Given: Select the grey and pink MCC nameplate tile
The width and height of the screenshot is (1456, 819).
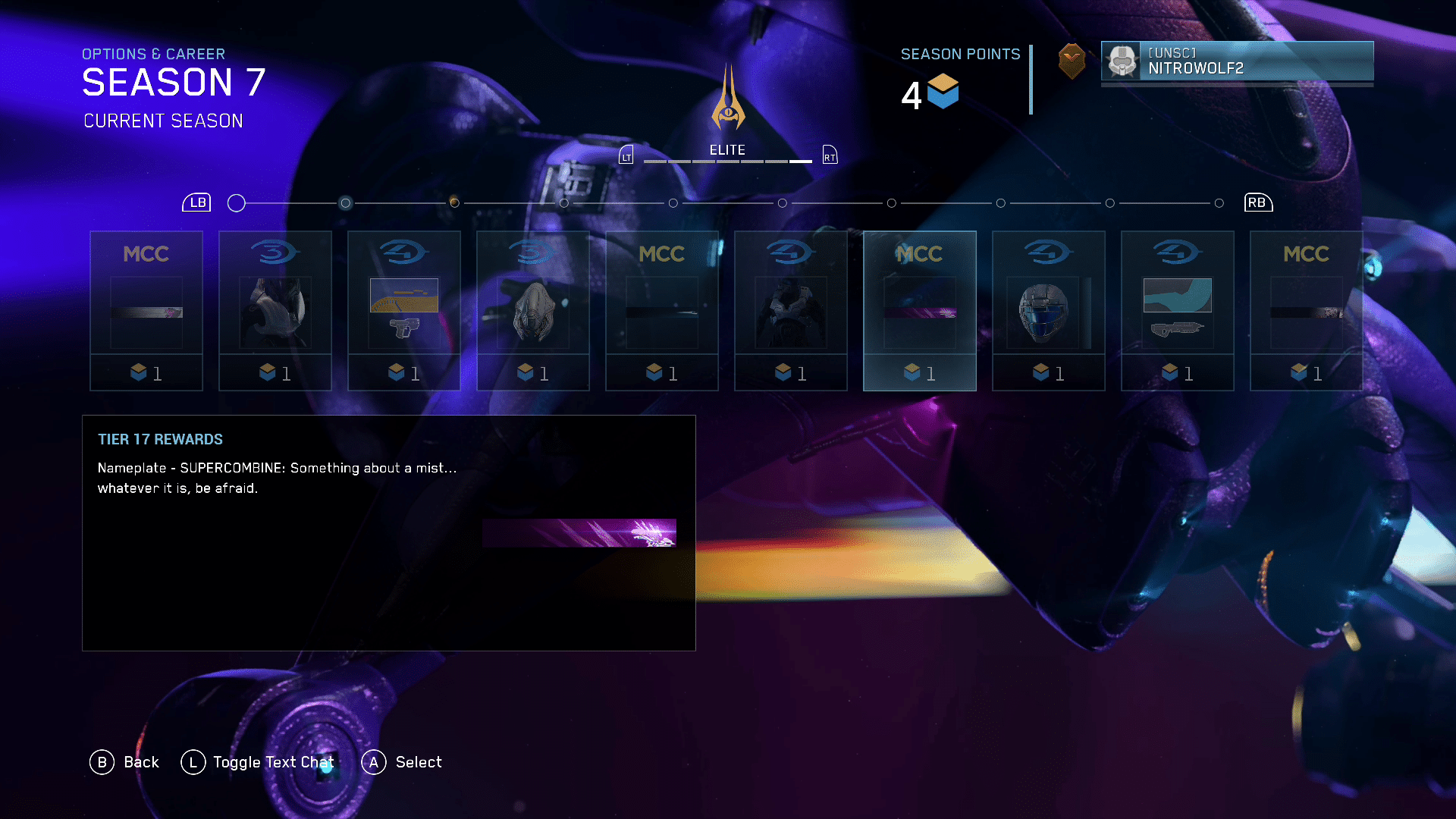Looking at the screenshot, I should coord(146,311).
